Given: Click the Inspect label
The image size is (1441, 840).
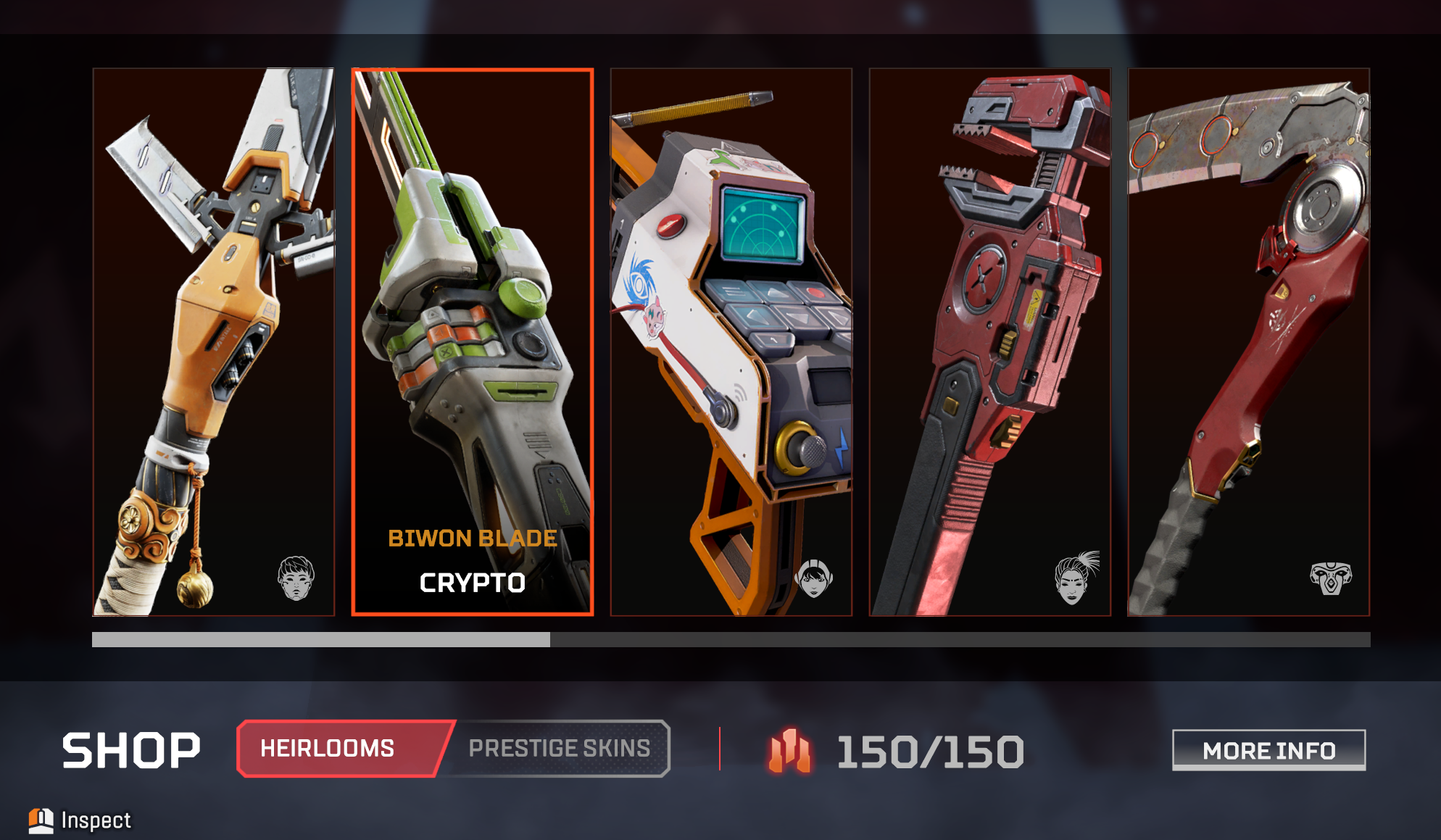Looking at the screenshot, I should pyautogui.click(x=96, y=820).
